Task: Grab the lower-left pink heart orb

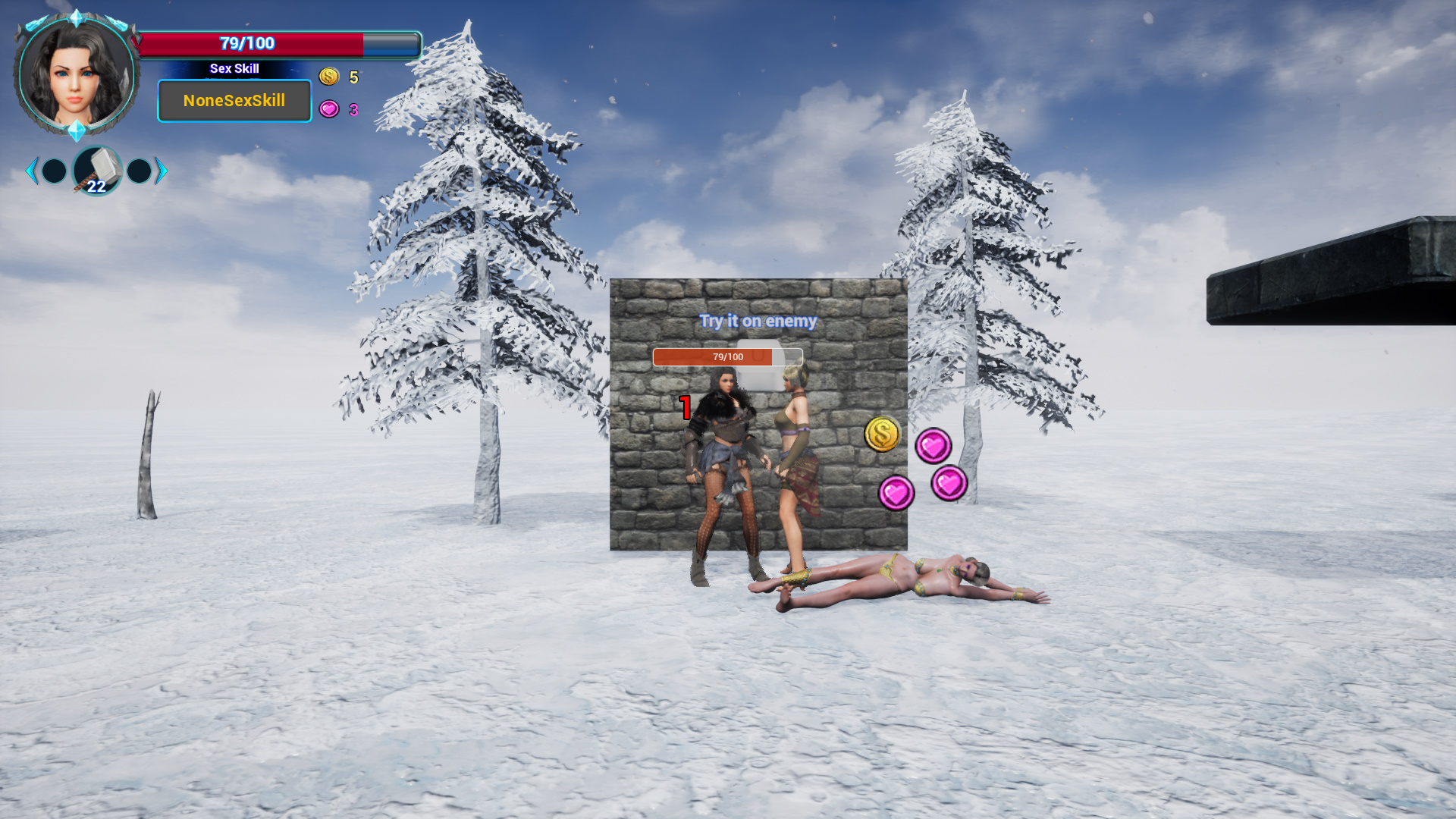Action: (x=898, y=491)
